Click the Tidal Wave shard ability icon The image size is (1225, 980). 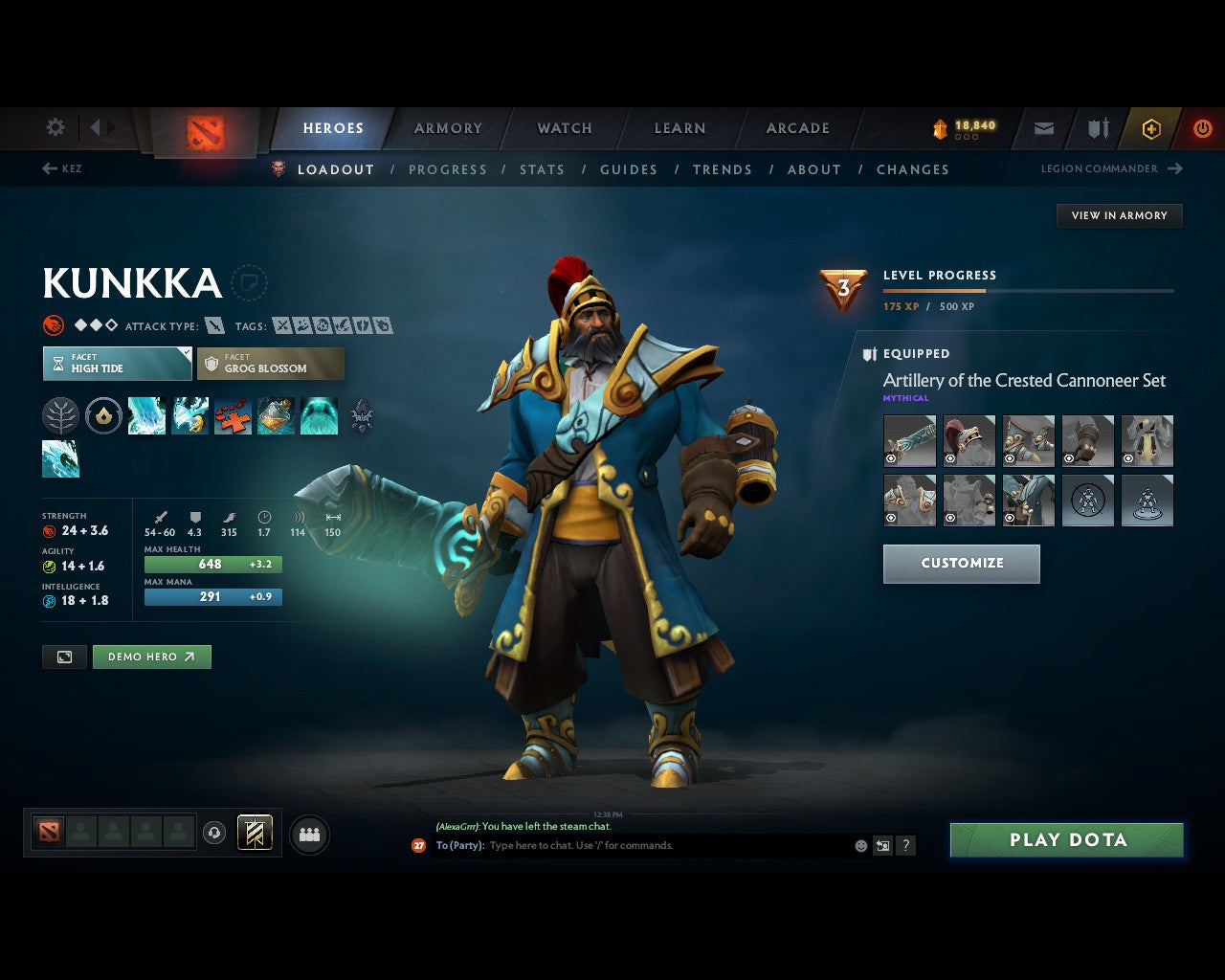pyautogui.click(x=60, y=458)
